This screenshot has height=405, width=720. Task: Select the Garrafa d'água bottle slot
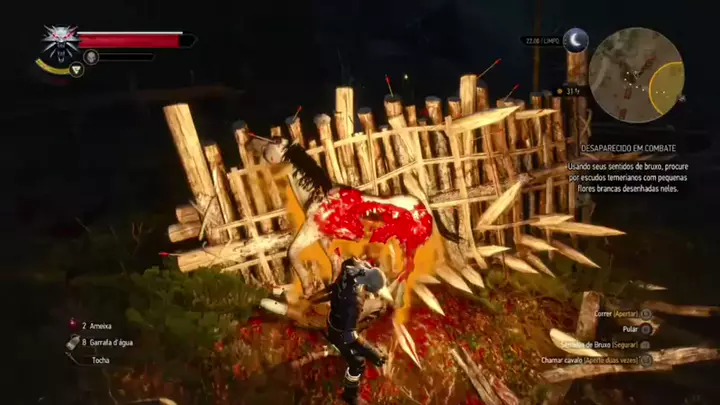(110, 342)
